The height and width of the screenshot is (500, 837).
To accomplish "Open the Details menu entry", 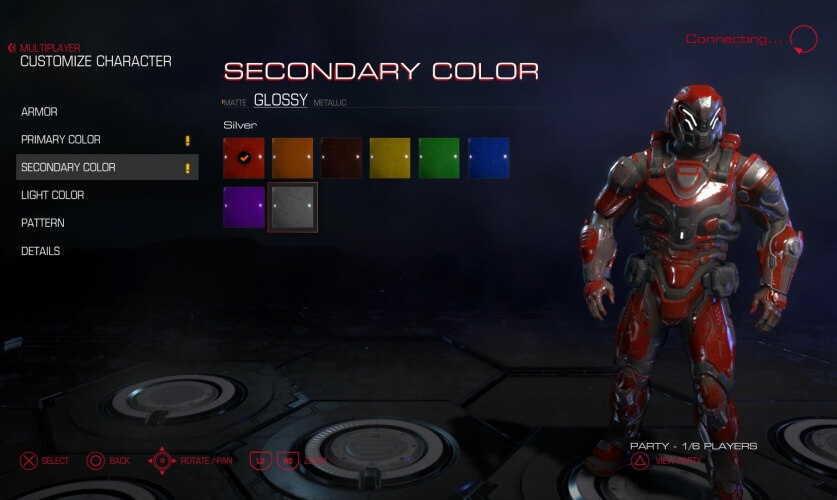I will click(41, 251).
